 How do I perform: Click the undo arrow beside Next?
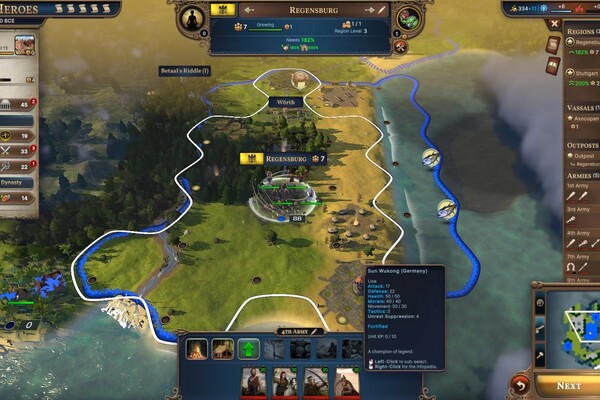tap(520, 384)
